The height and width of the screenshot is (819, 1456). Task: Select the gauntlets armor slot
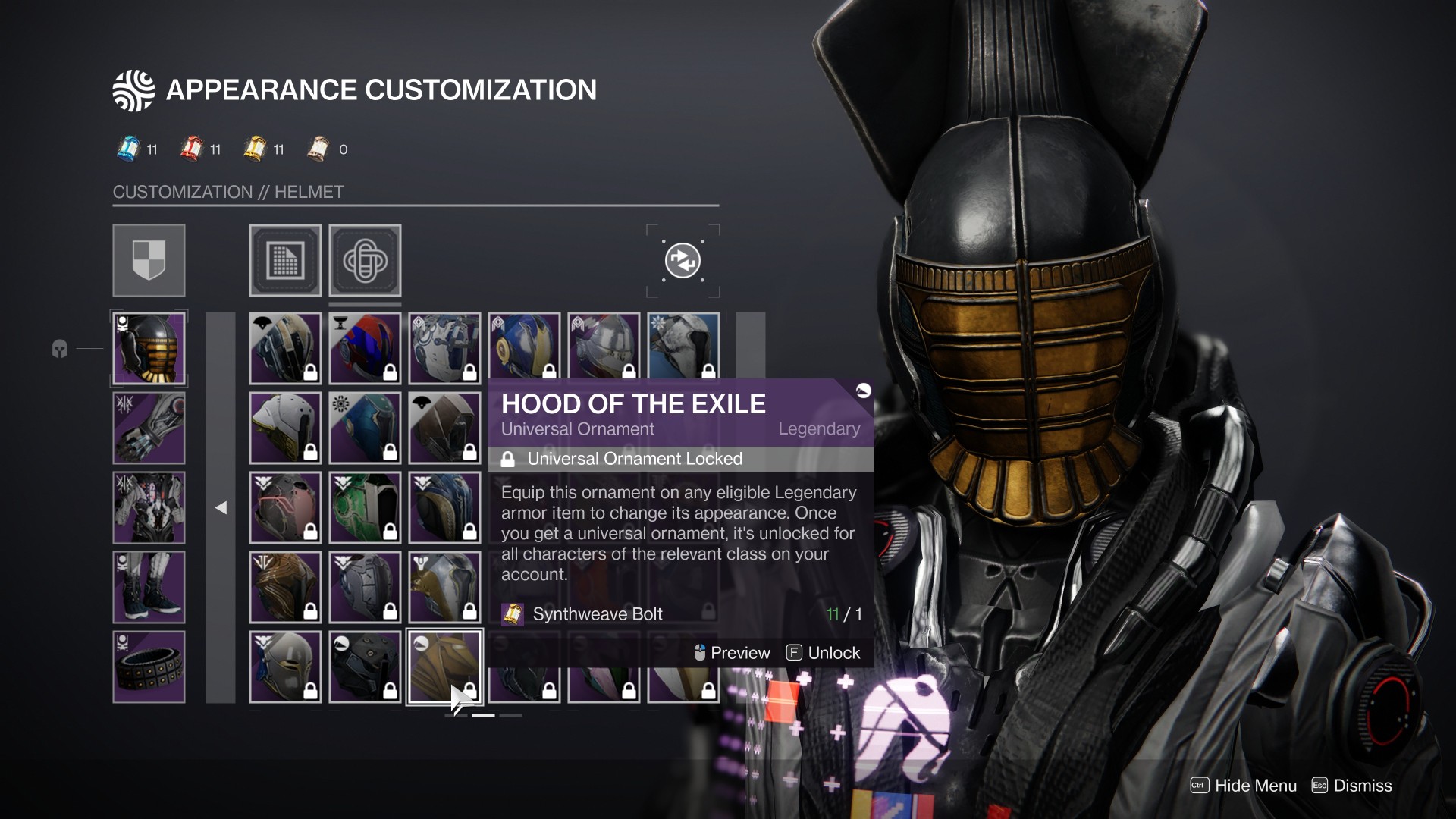pos(149,428)
